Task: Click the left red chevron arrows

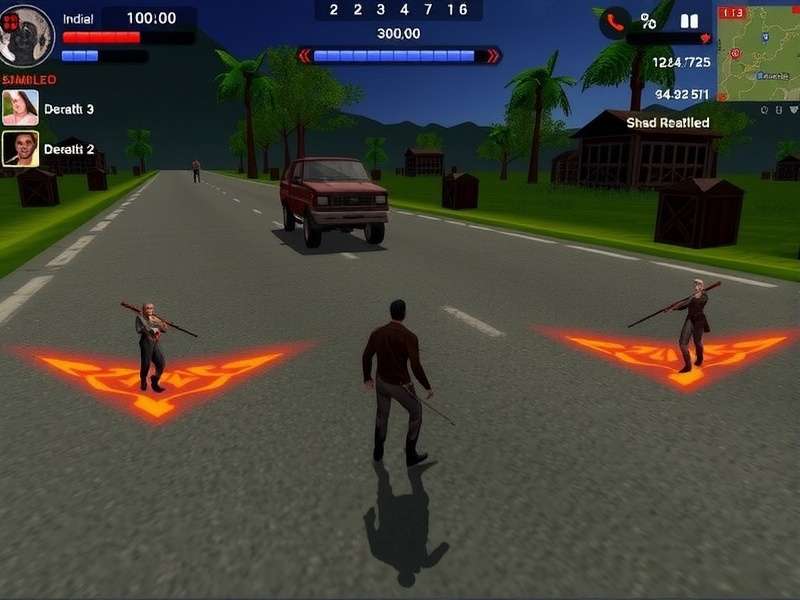Action: (x=305, y=56)
